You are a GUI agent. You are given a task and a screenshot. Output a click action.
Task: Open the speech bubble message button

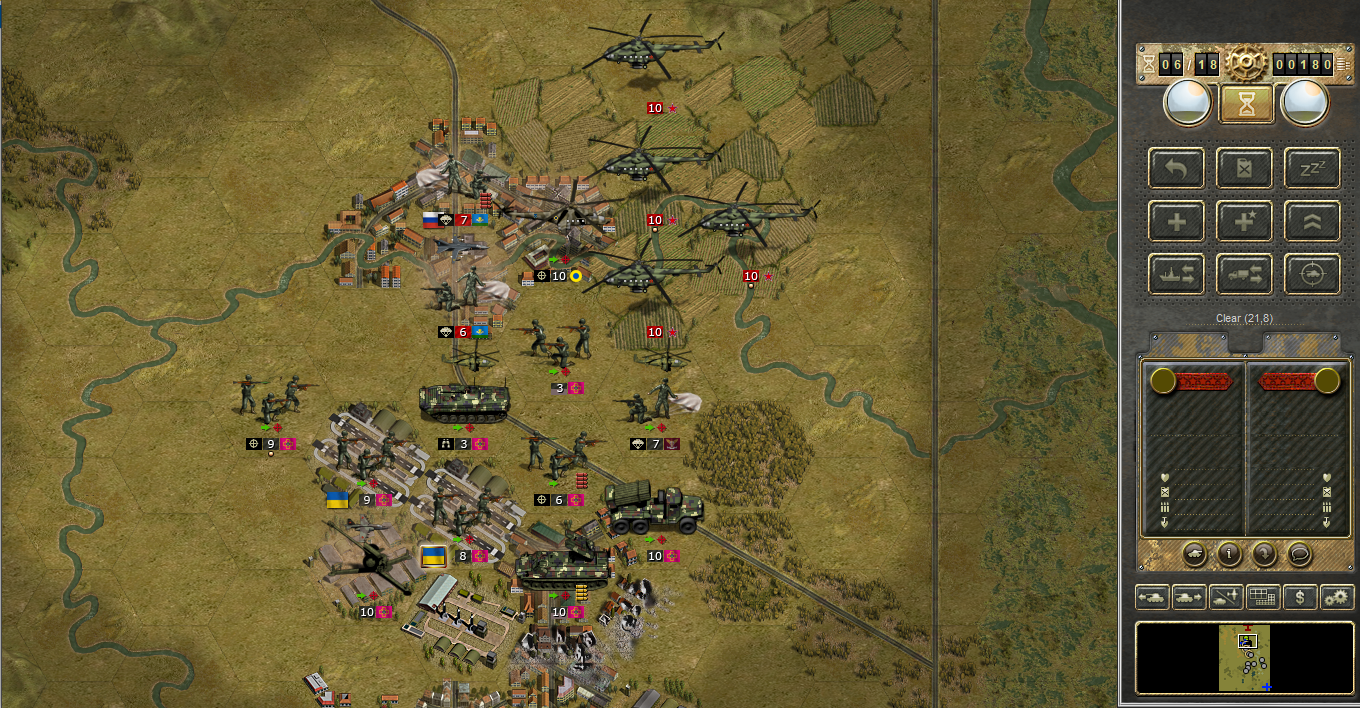pyautogui.click(x=1299, y=553)
